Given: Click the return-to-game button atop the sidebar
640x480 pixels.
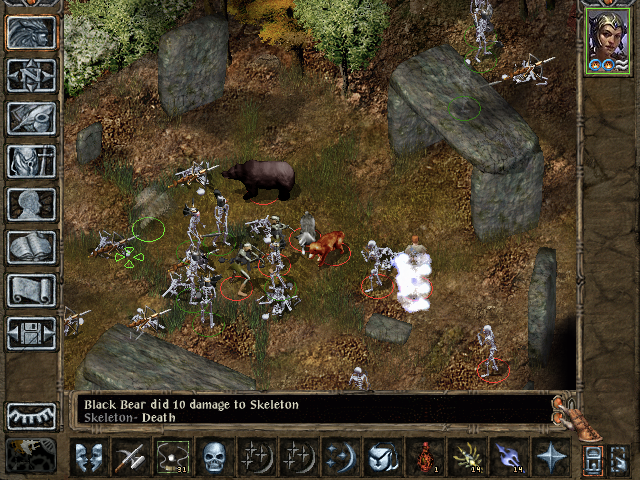Looking at the screenshot, I should point(31,33).
